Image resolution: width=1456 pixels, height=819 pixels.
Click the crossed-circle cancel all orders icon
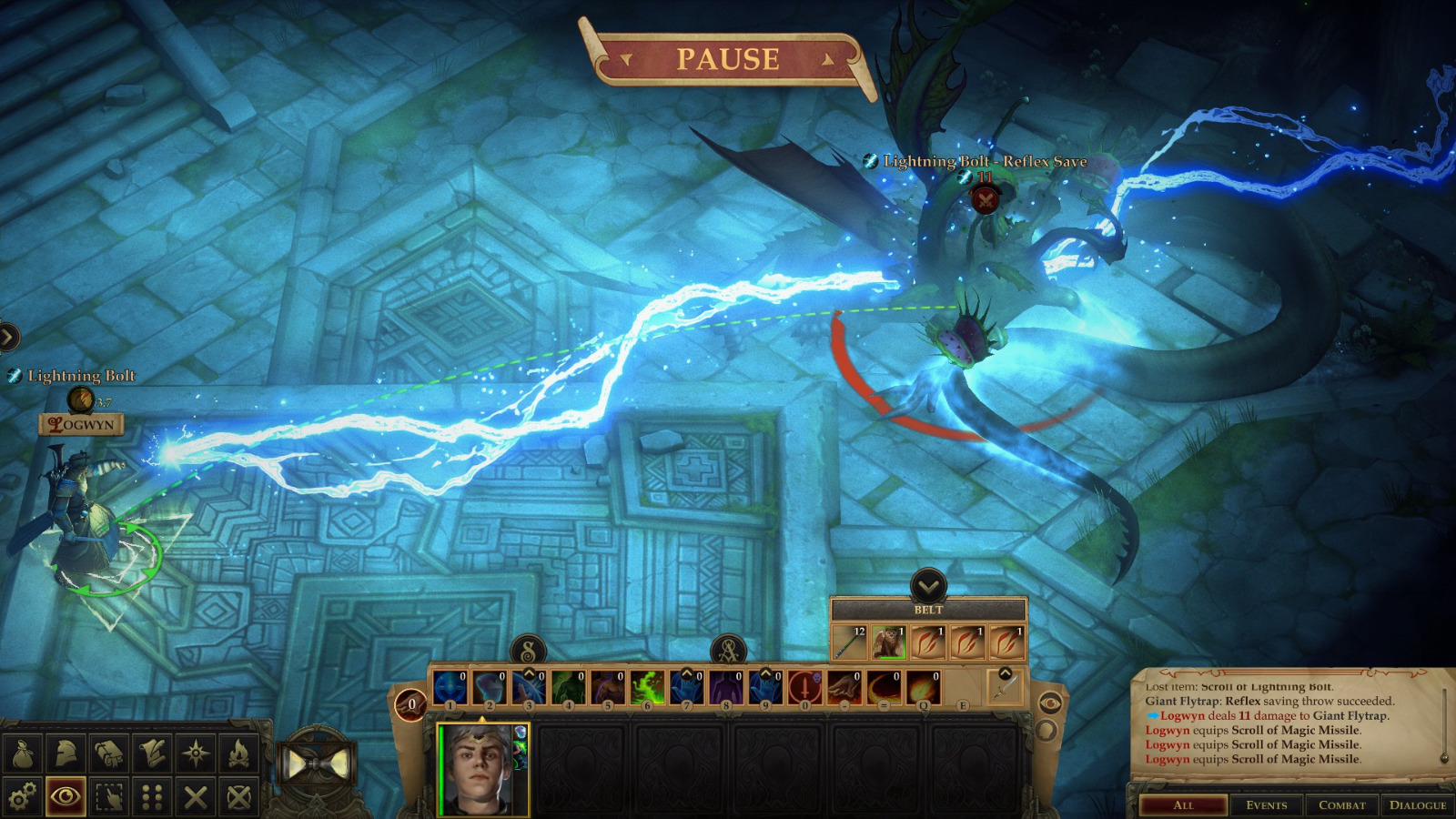(x=237, y=794)
